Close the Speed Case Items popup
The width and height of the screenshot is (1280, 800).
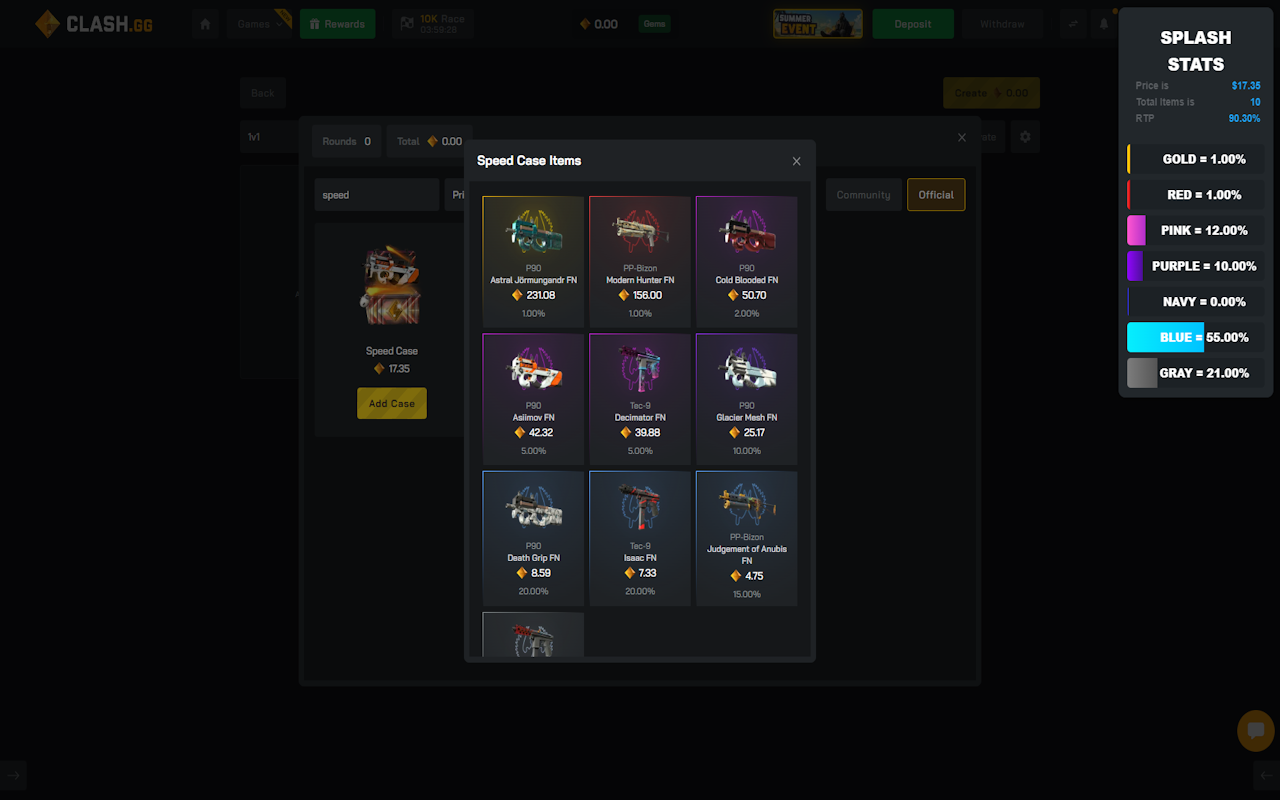click(796, 161)
